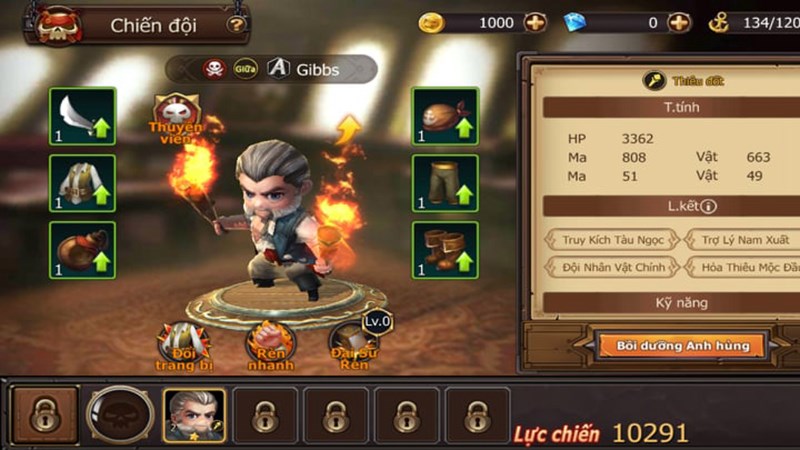Select the curved sword weapon slot
The width and height of the screenshot is (800, 450).
82,116
